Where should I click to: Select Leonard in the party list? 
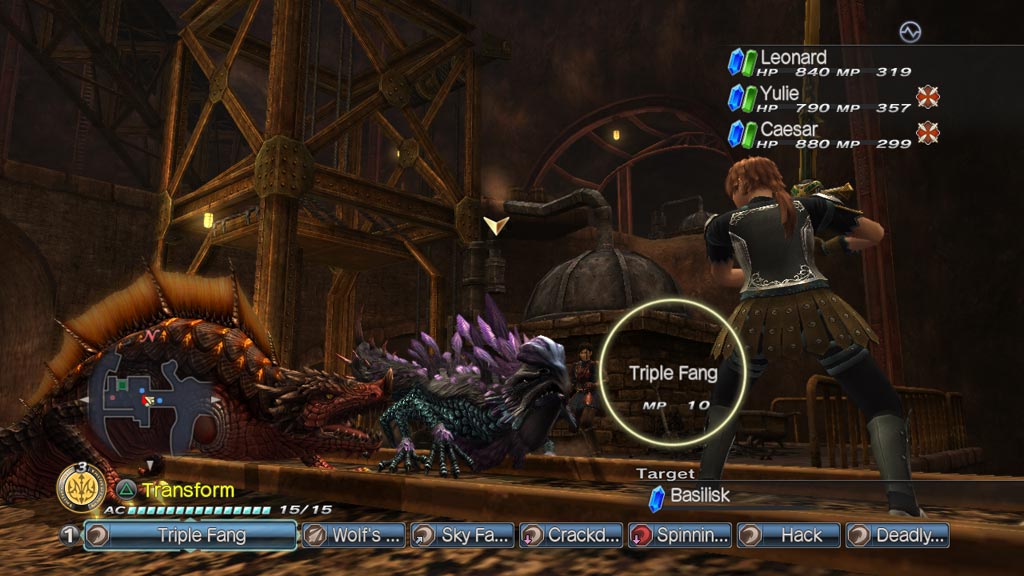793,58
